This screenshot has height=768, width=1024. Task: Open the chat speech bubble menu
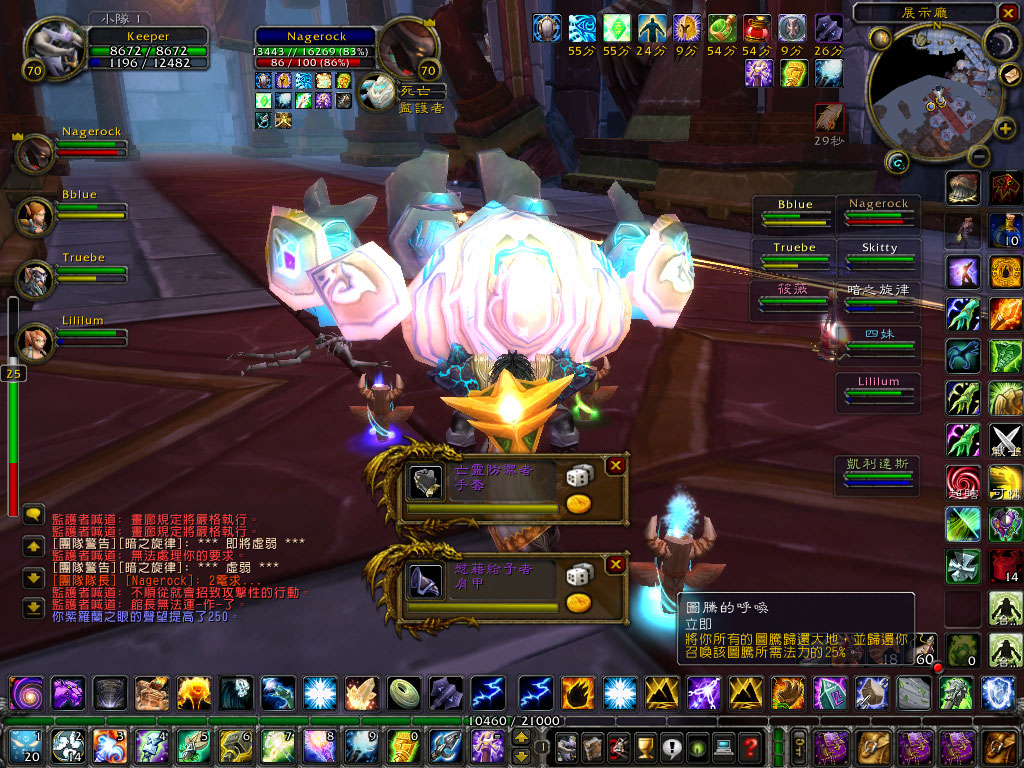click(33, 515)
